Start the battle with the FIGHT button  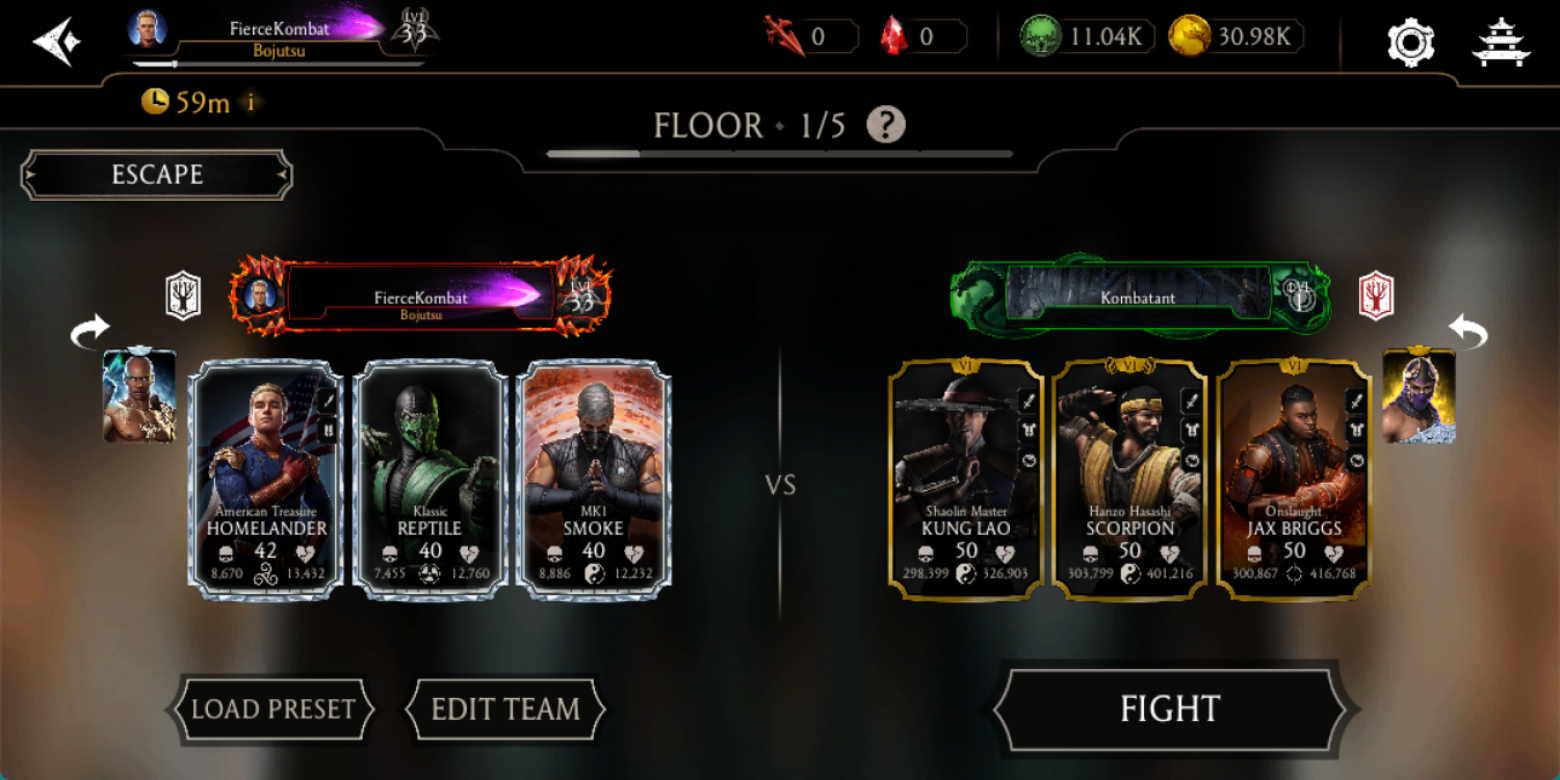coord(1169,709)
